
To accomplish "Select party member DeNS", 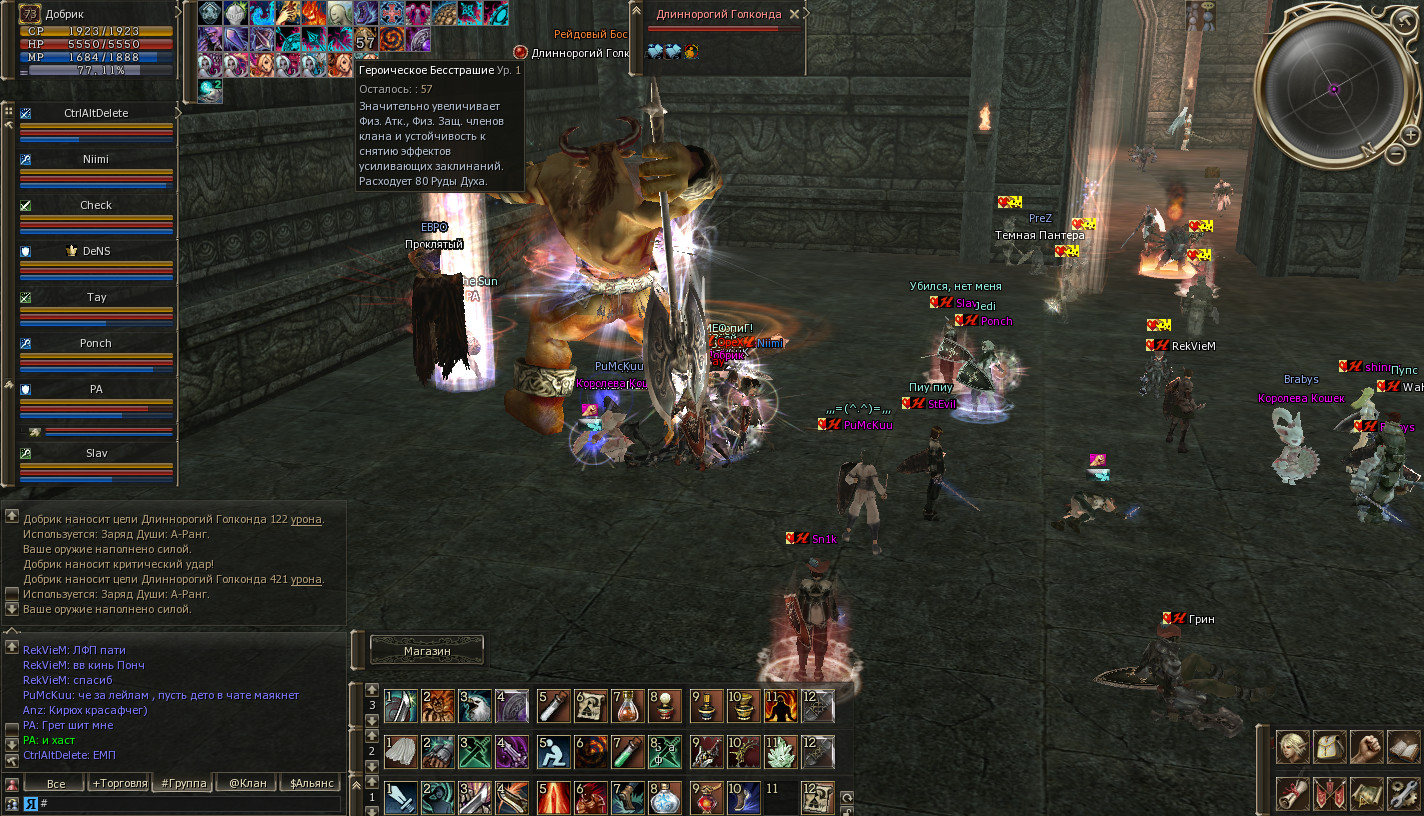I will 96,251.
